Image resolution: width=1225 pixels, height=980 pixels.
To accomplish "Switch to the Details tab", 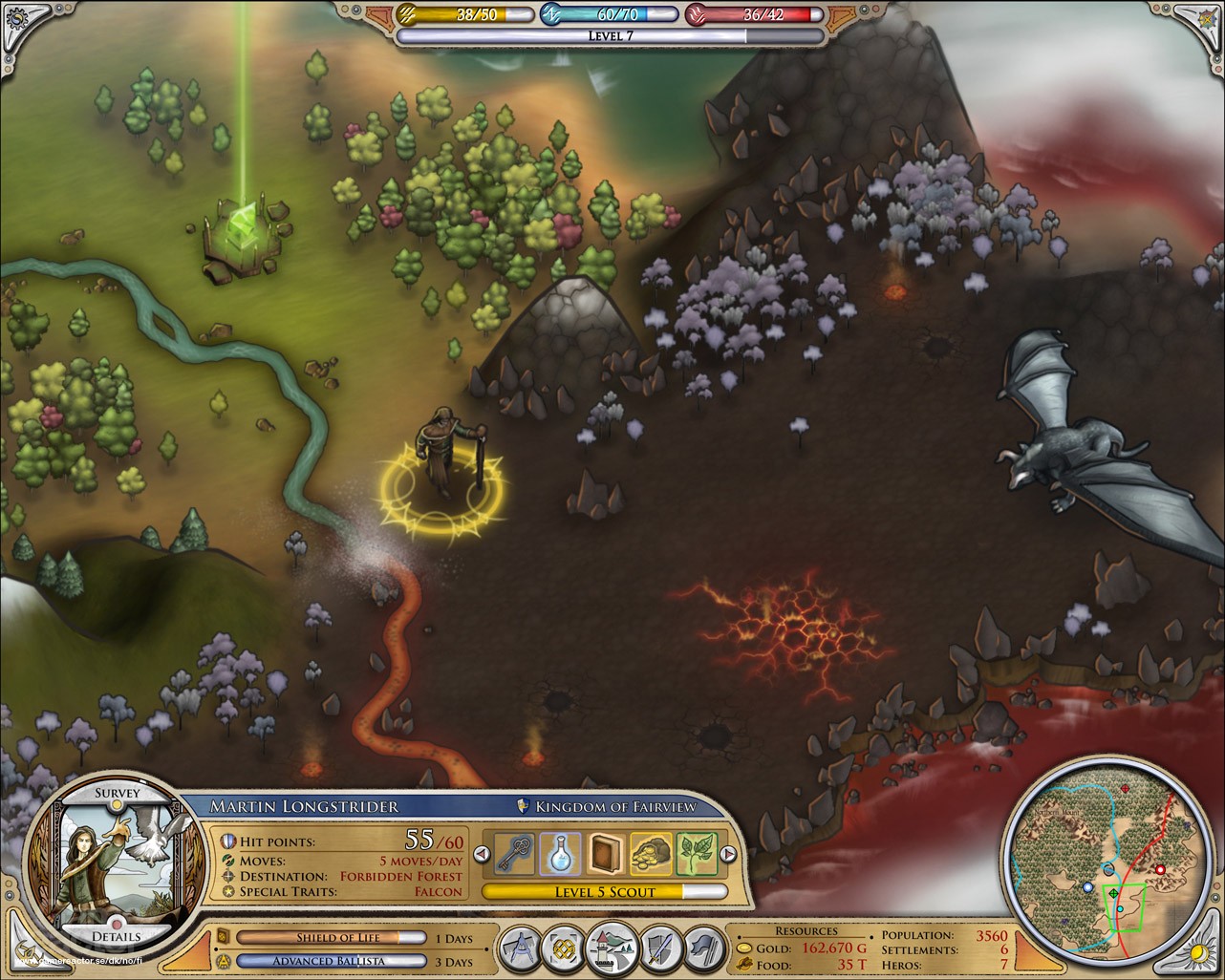I will pos(118,938).
